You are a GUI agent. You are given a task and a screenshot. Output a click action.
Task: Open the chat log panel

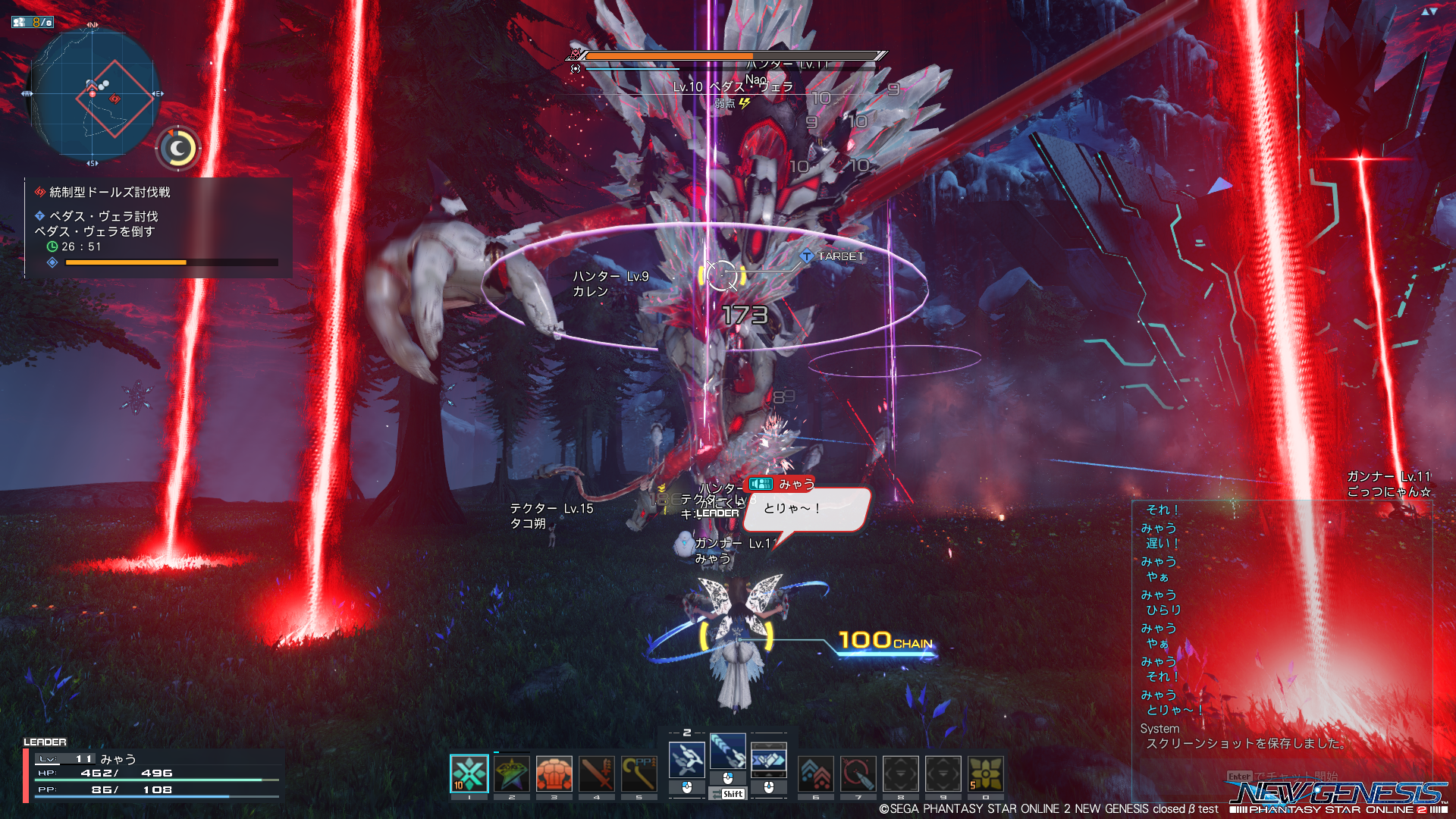click(x=1282, y=622)
